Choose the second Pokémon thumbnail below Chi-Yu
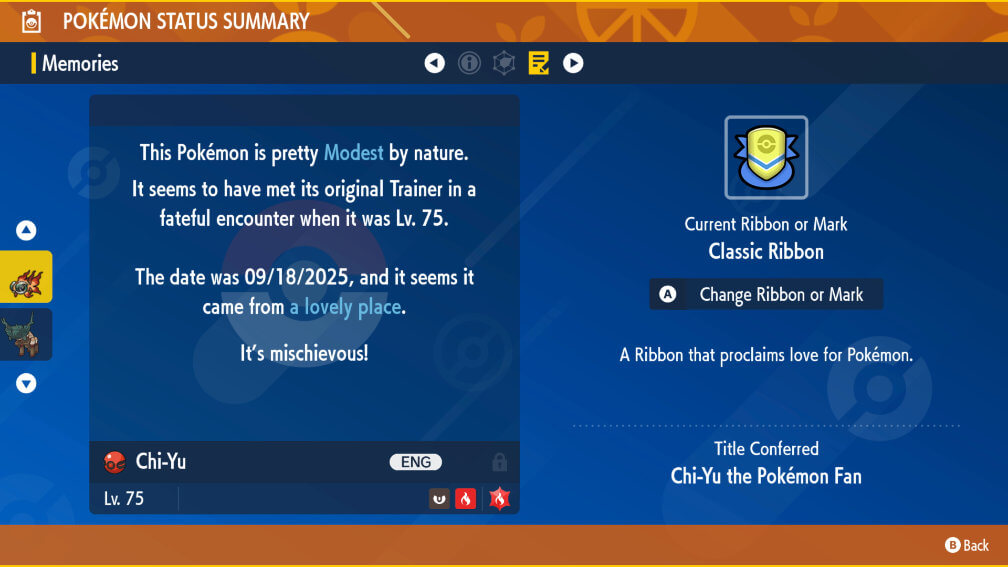 click(x=24, y=334)
